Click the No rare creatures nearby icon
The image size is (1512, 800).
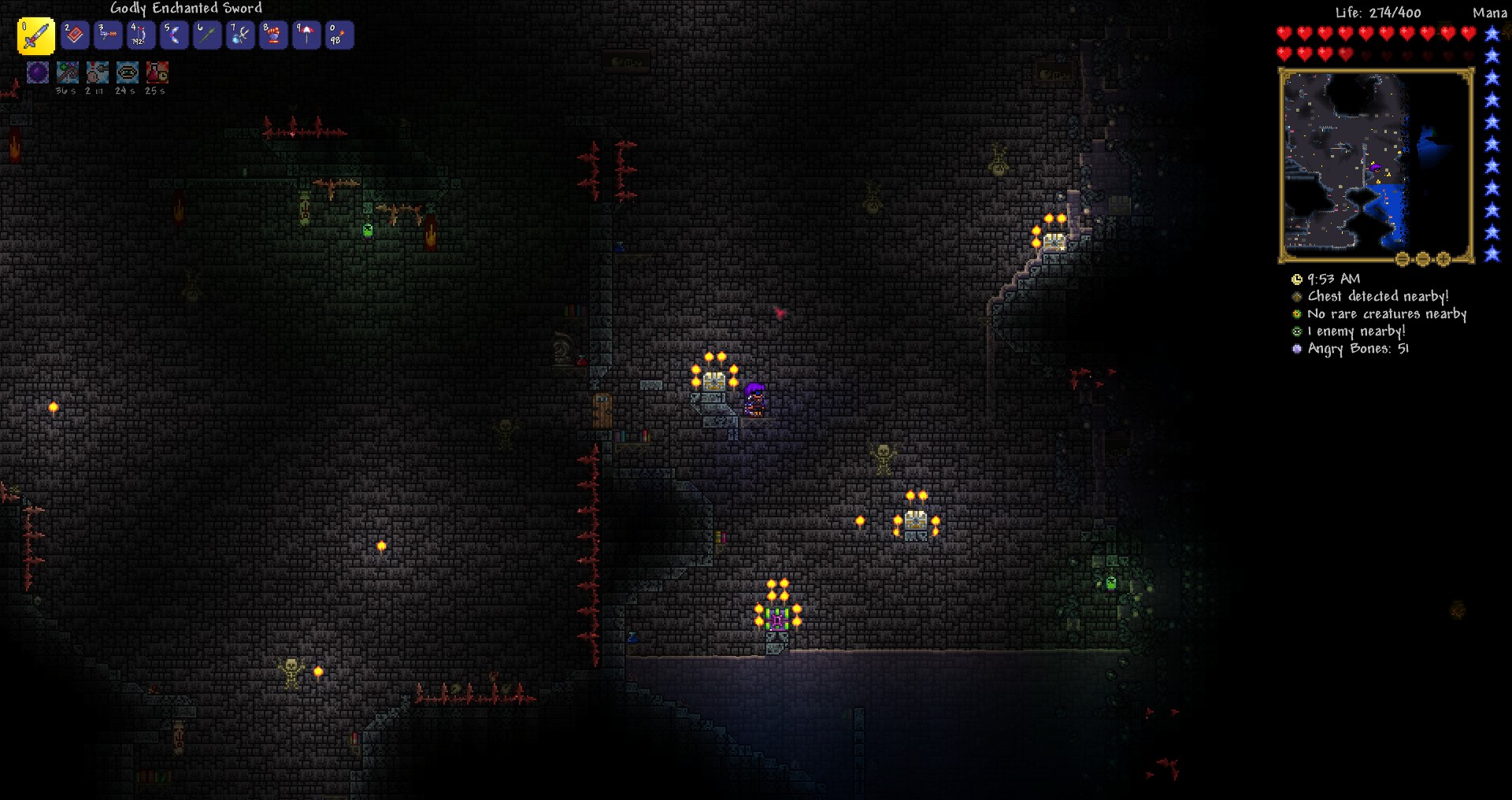click(x=1297, y=314)
